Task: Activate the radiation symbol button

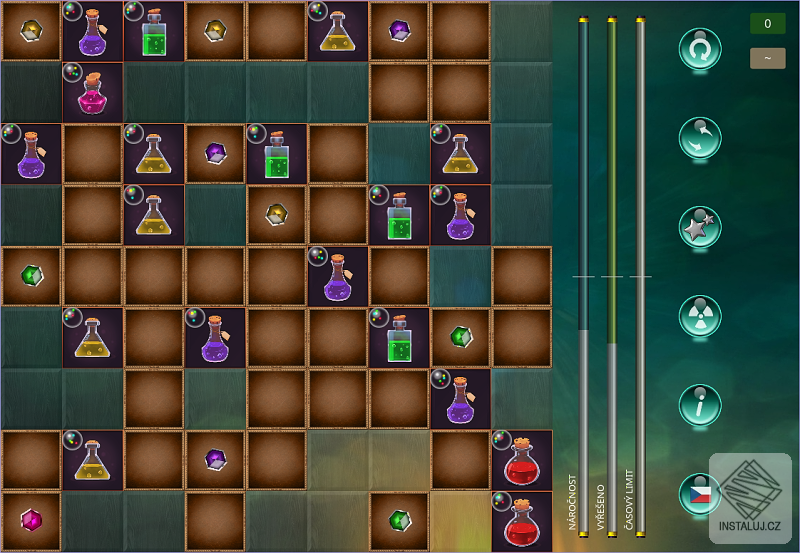Action: 700,316
